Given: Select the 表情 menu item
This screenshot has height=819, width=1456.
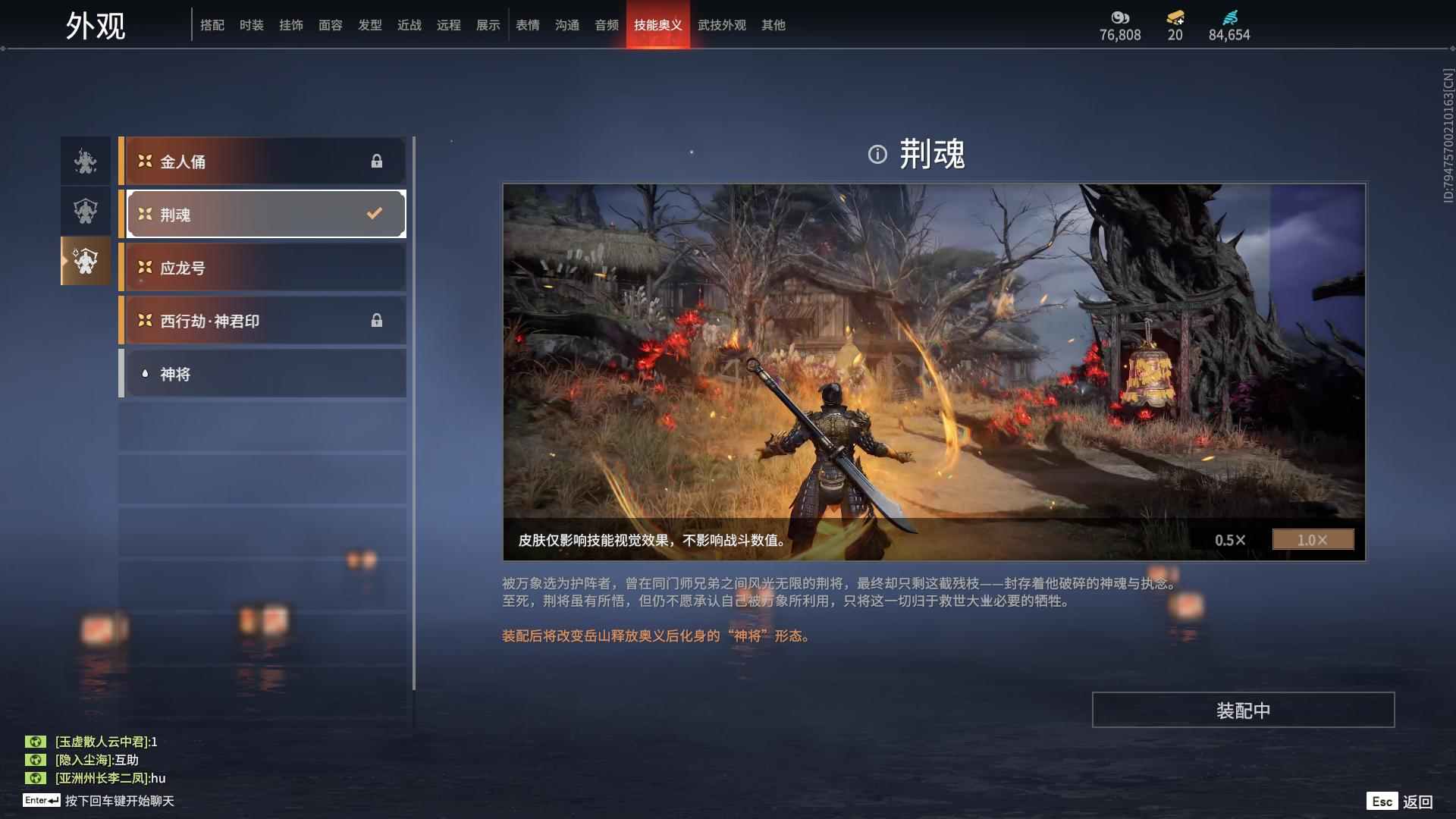Looking at the screenshot, I should 526,25.
